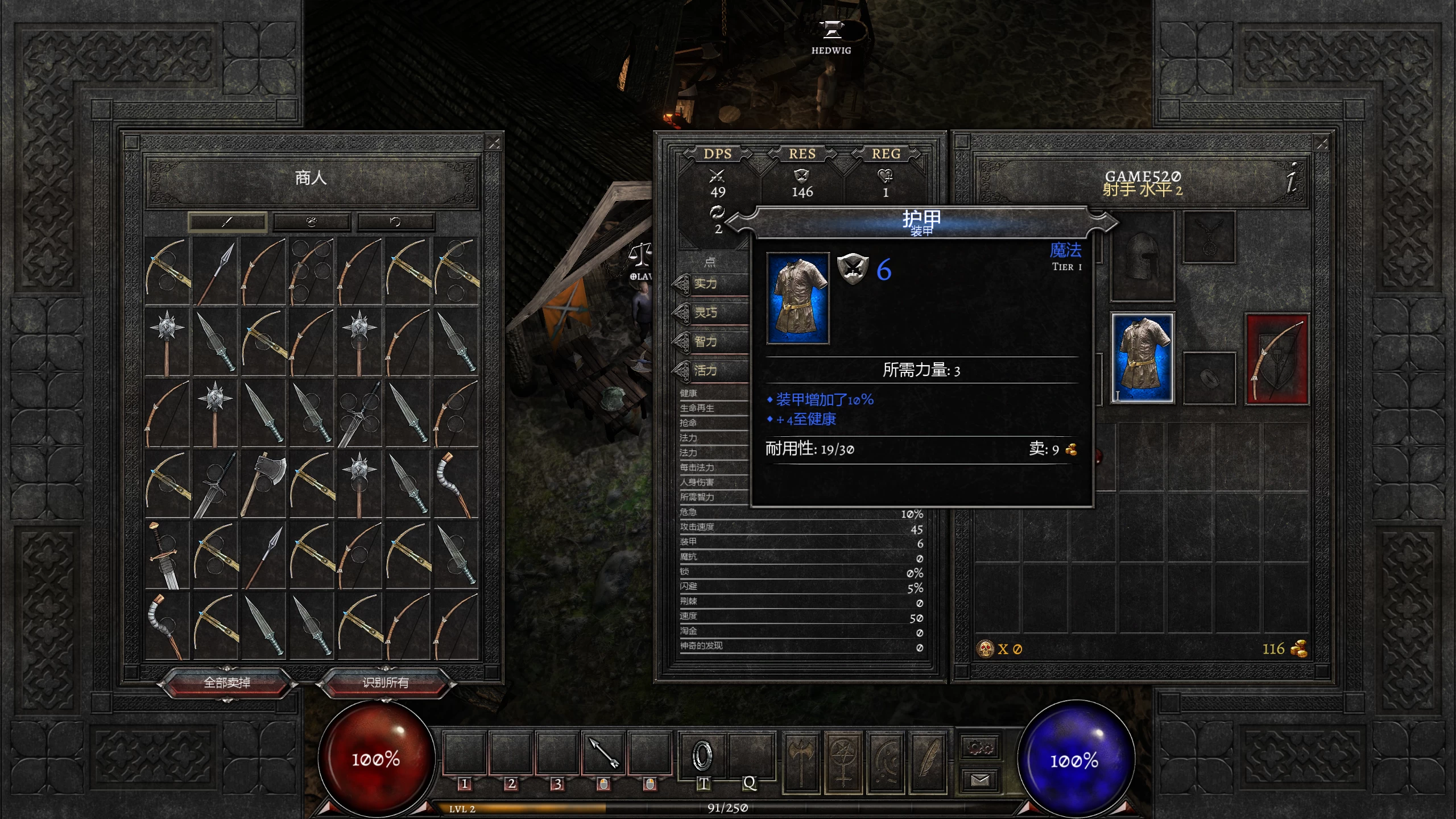Screen dimensions: 1456x819
Task: Show the merchant's buyback arrow tab
Action: [395, 222]
